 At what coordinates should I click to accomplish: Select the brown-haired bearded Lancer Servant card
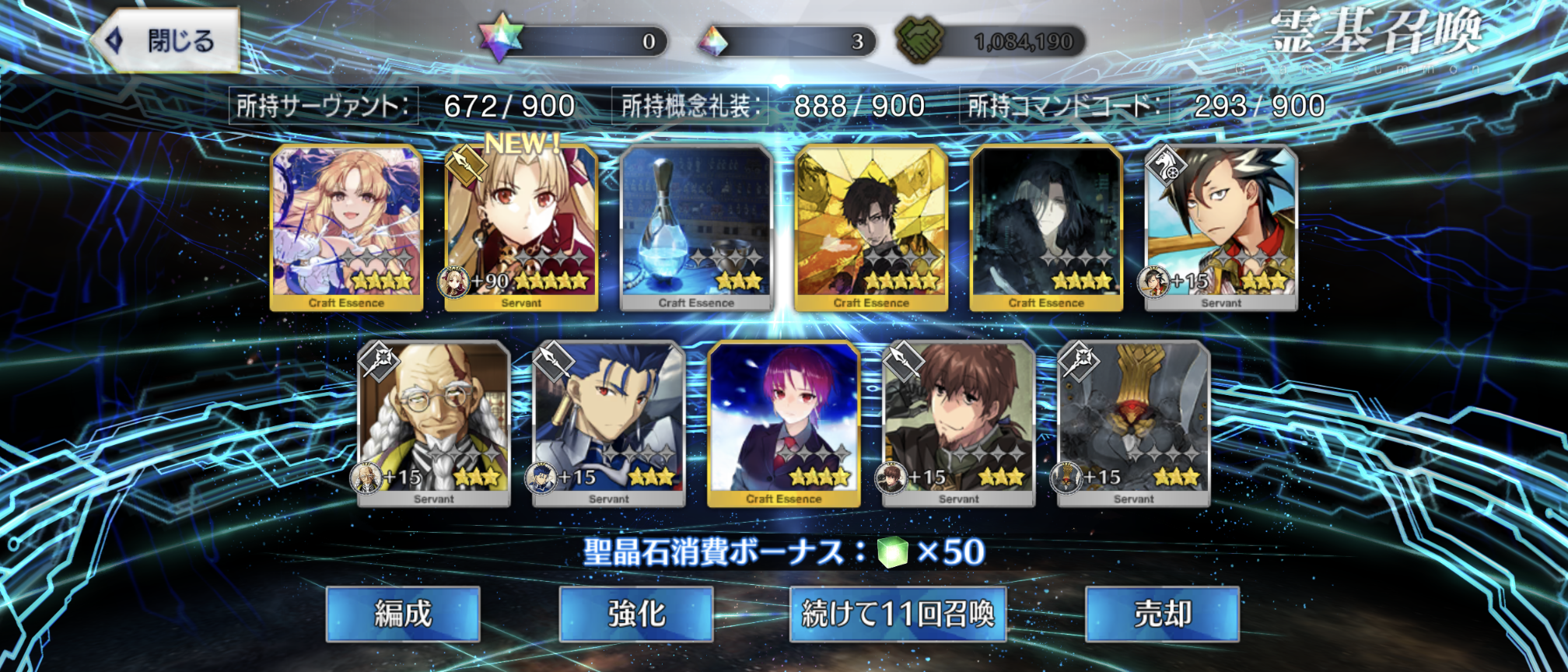959,423
